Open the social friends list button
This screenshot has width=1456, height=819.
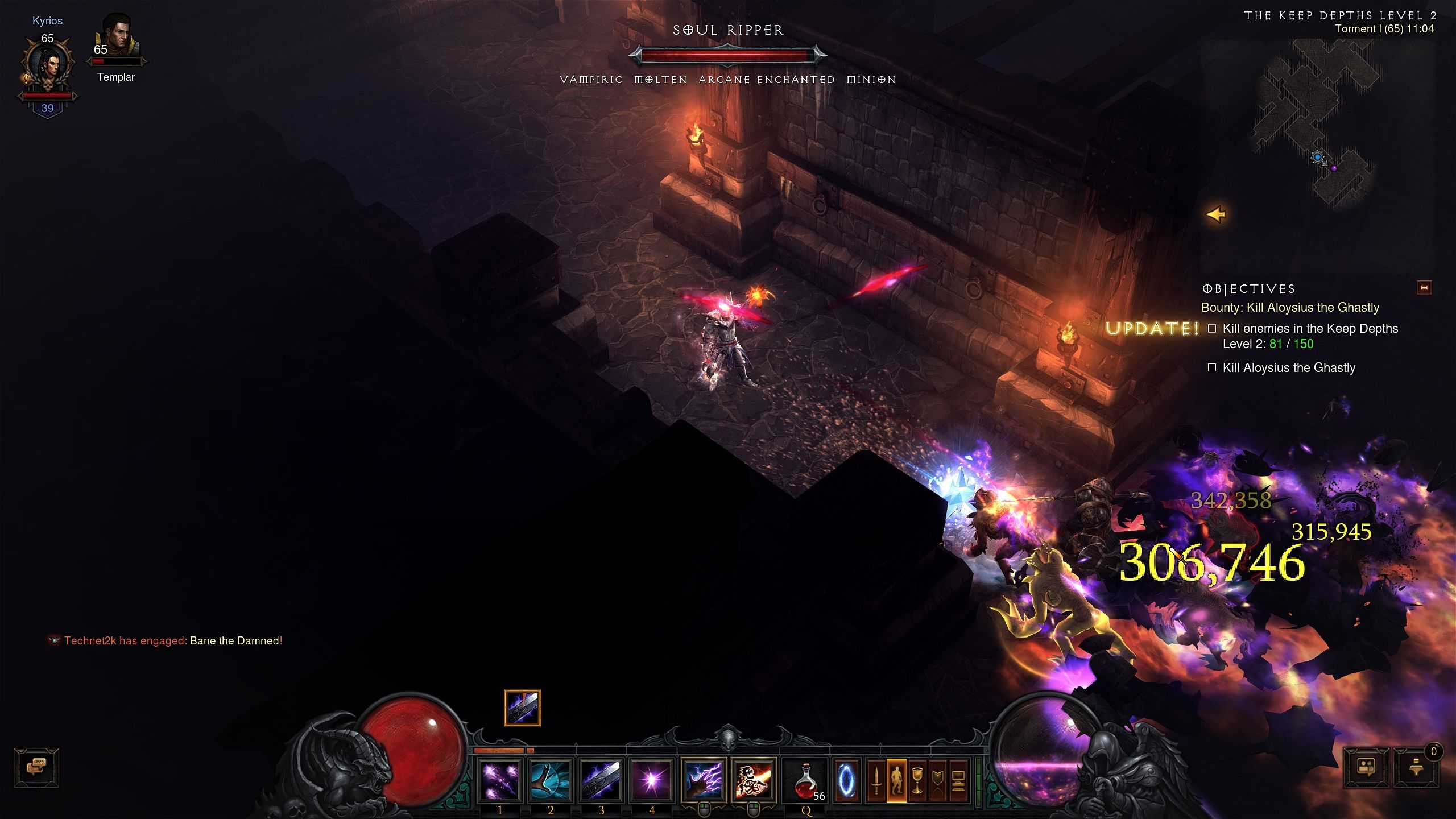(1366, 767)
